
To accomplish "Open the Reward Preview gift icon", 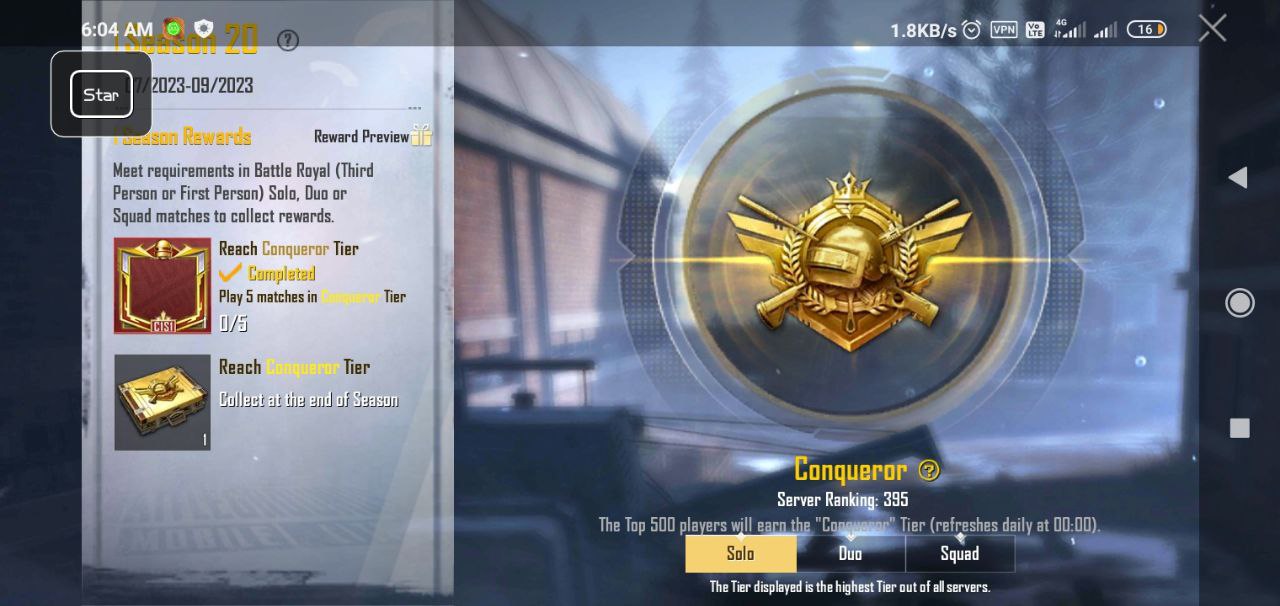I will [421, 136].
